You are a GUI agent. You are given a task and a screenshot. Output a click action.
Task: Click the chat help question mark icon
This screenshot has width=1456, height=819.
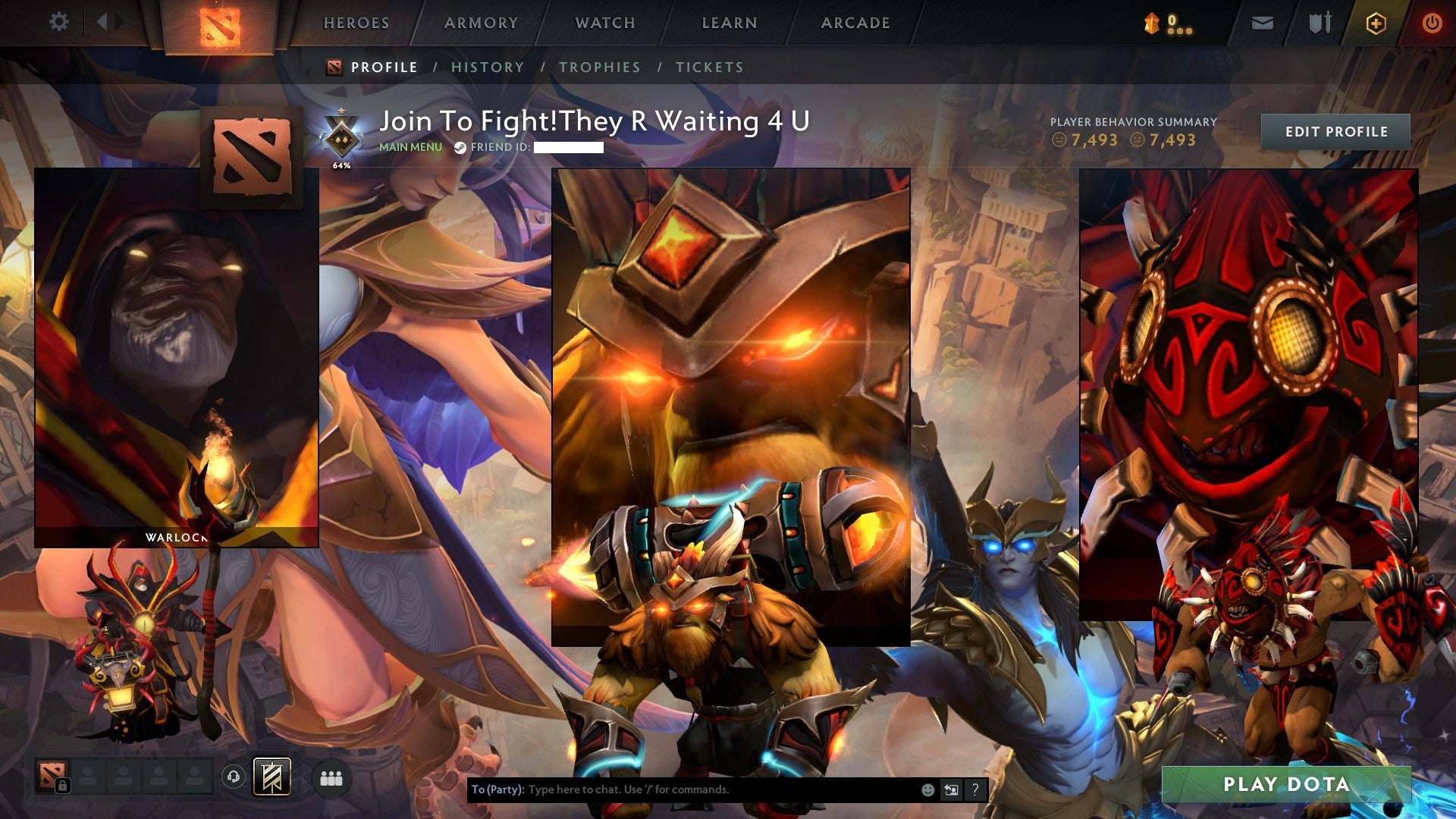974,790
